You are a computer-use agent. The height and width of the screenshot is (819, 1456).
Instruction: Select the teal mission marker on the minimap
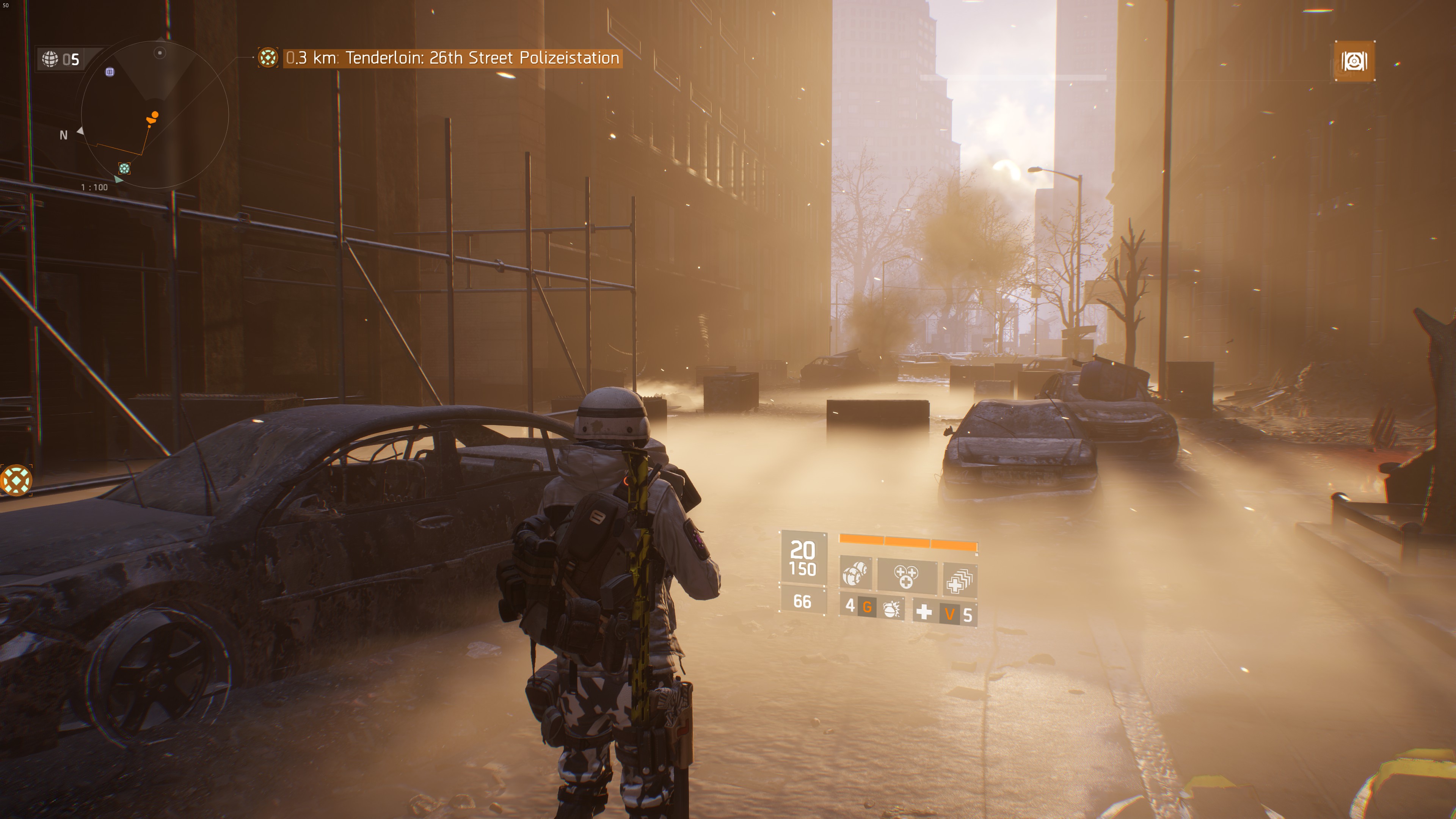124,168
